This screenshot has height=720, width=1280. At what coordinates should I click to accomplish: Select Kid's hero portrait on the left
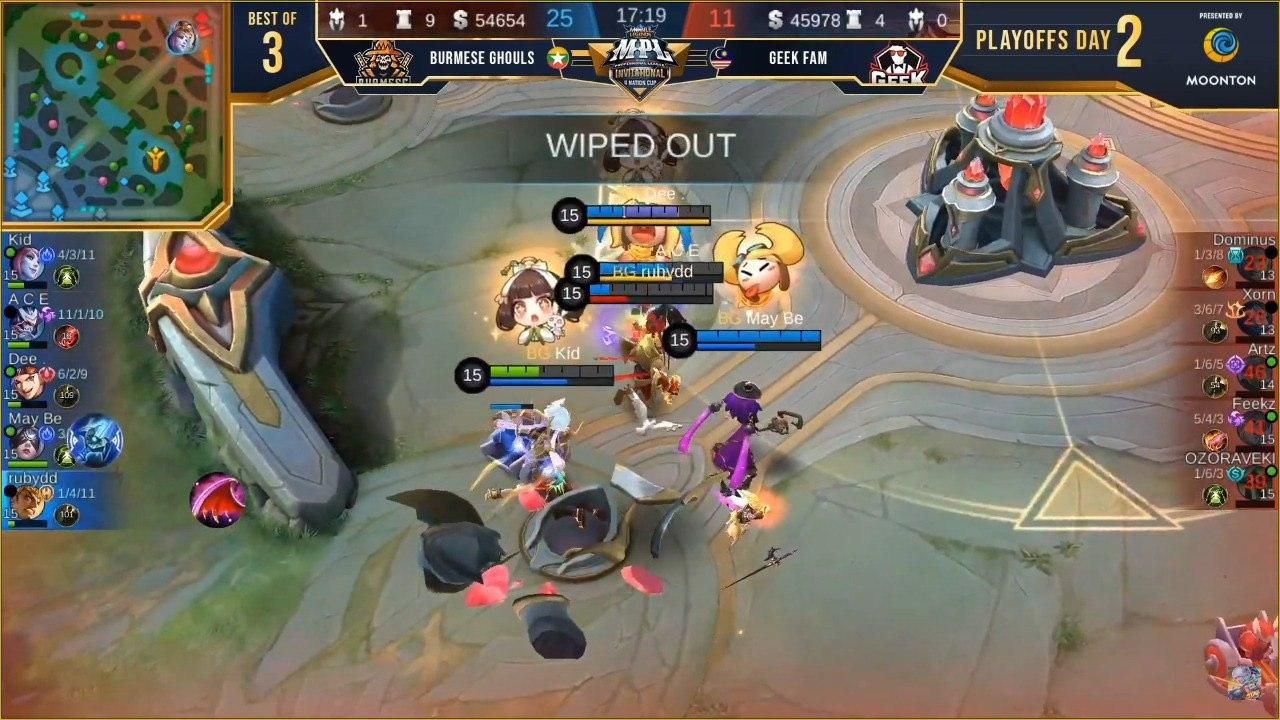[x=27, y=263]
